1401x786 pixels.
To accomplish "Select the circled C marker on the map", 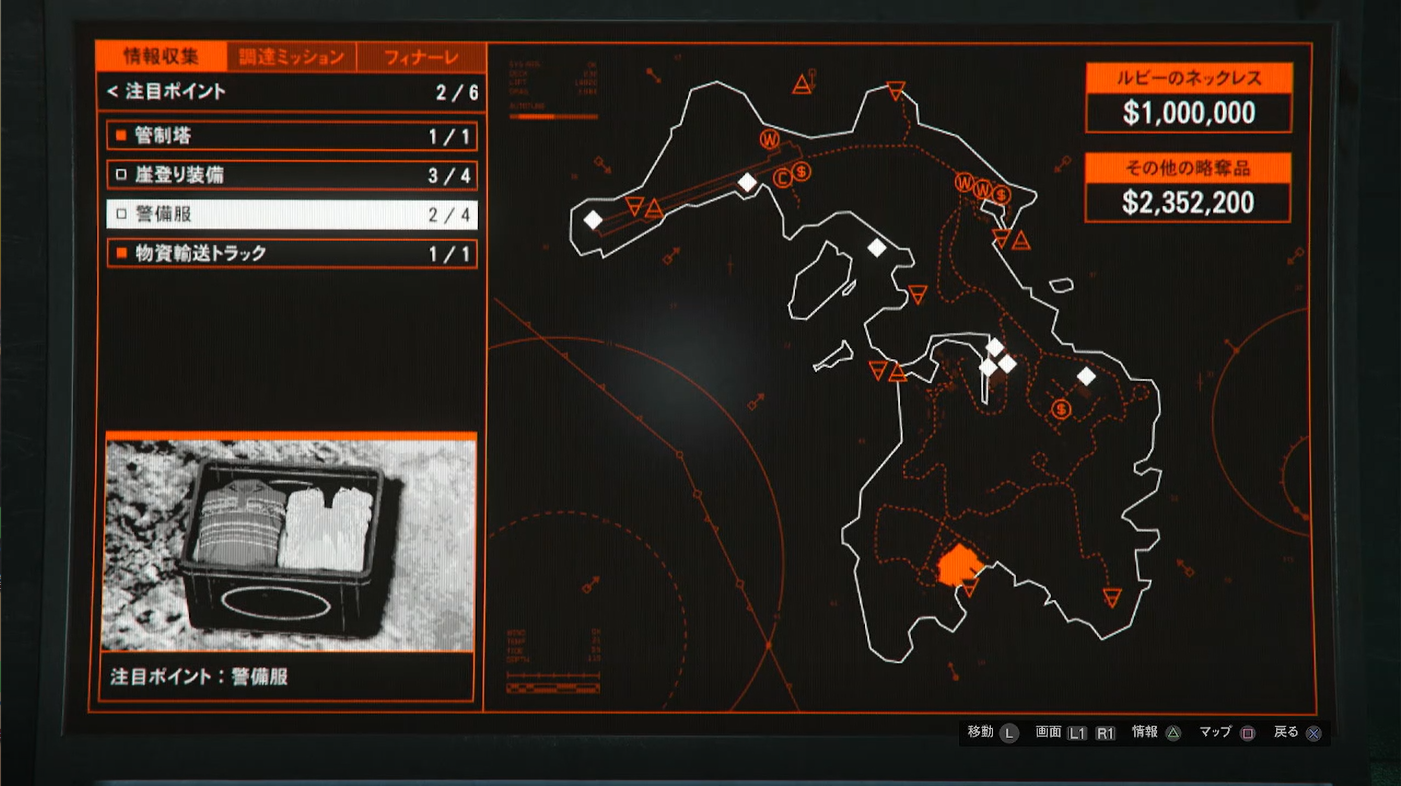I will 783,178.
